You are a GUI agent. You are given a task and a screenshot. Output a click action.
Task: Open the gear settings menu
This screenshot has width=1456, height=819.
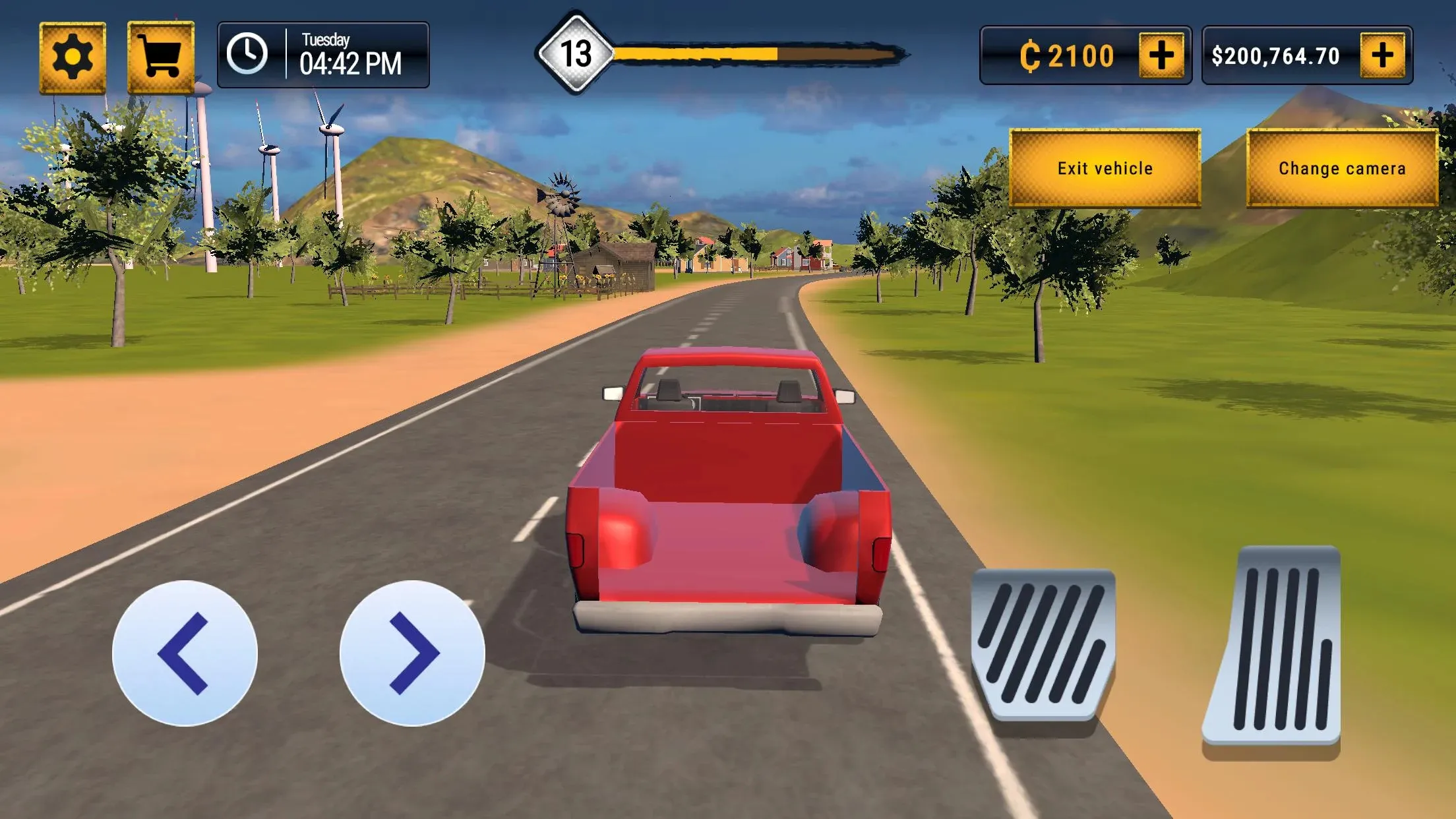(x=73, y=57)
